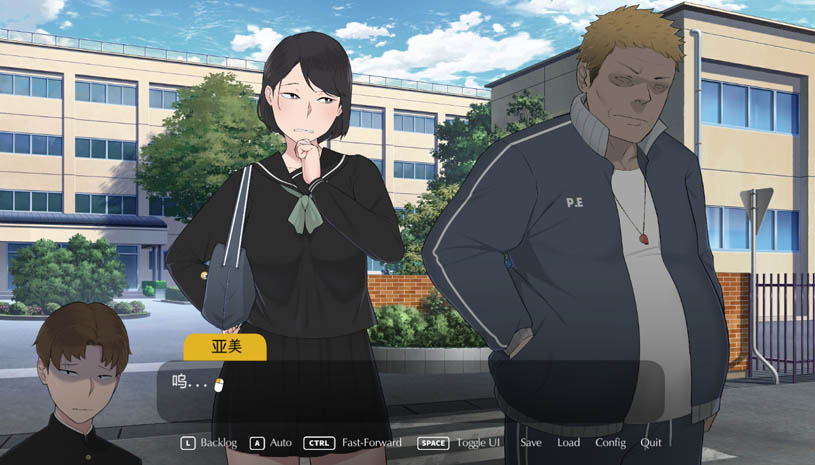The image size is (815, 465).
Task: Open the Save menu
Action: pyautogui.click(x=531, y=442)
